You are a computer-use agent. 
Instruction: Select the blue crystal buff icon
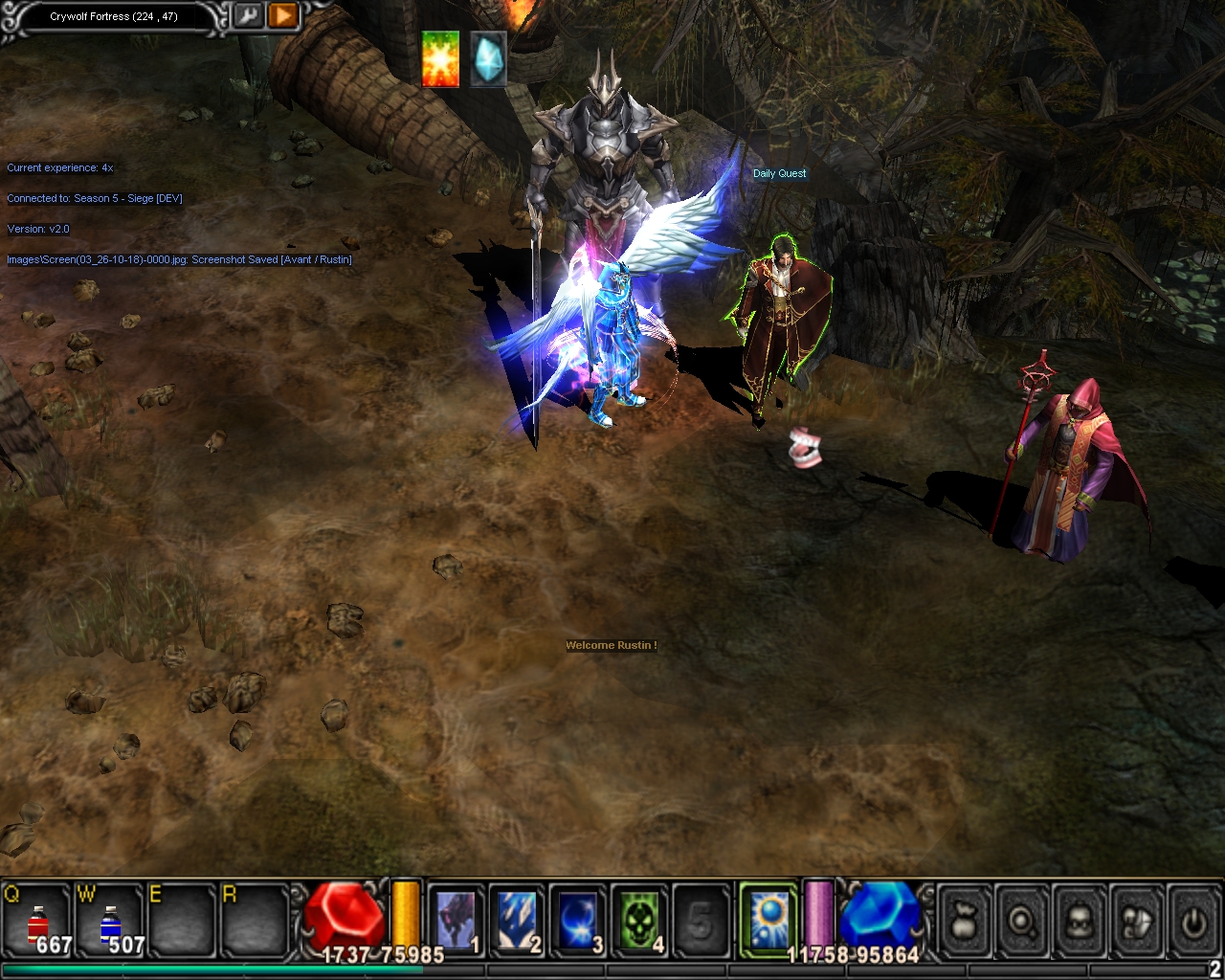click(488, 58)
